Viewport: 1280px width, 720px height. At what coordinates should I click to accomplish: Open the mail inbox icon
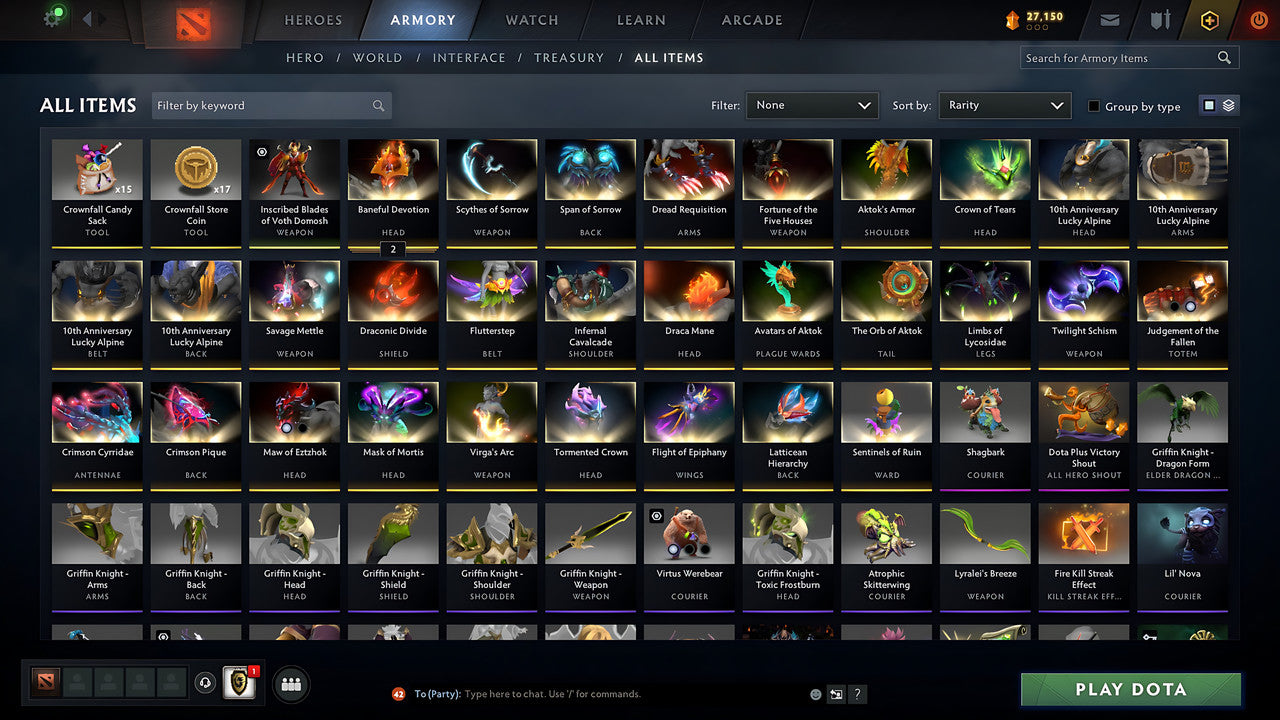[1112, 19]
